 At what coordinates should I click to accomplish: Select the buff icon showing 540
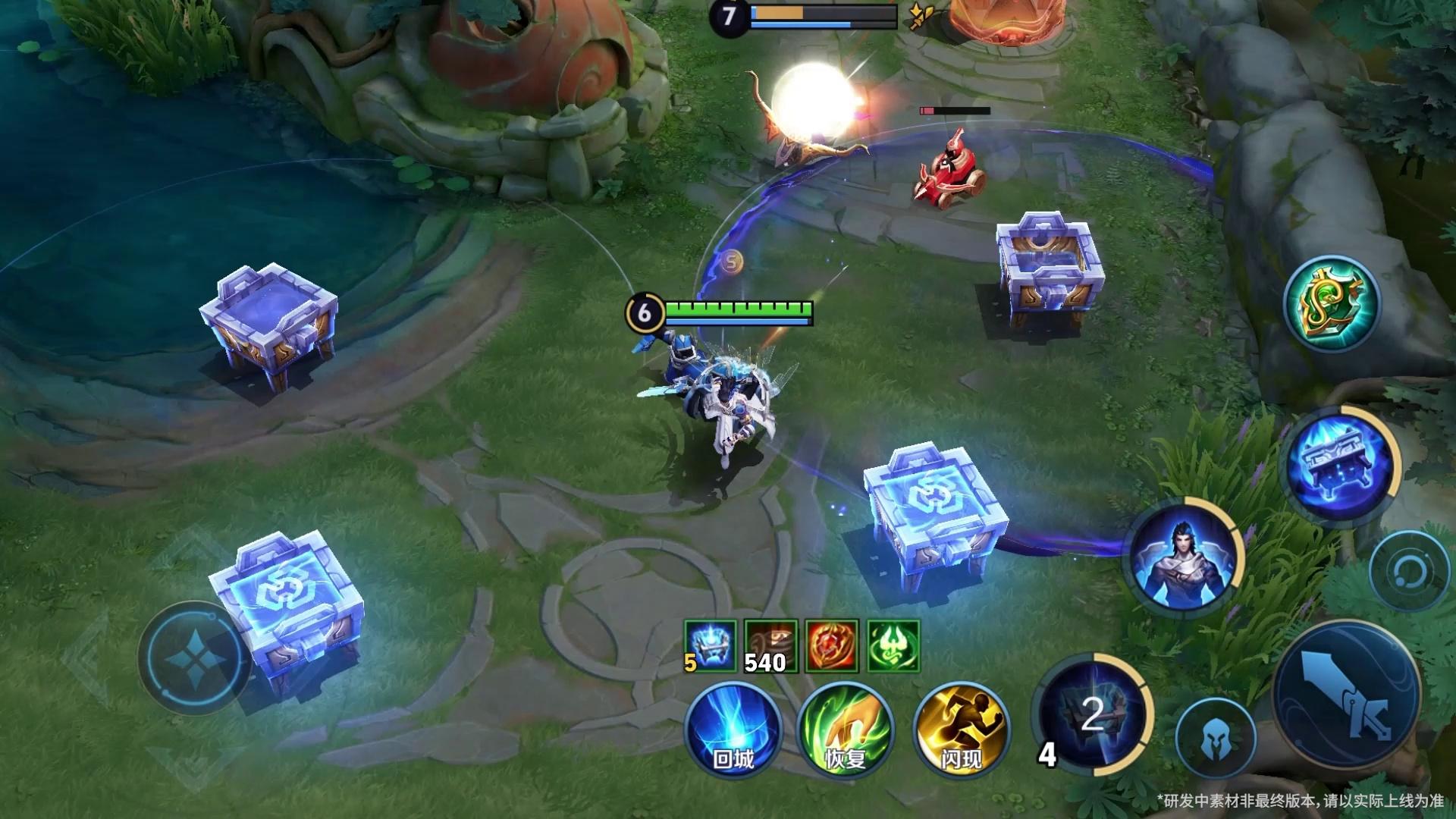pos(770,646)
